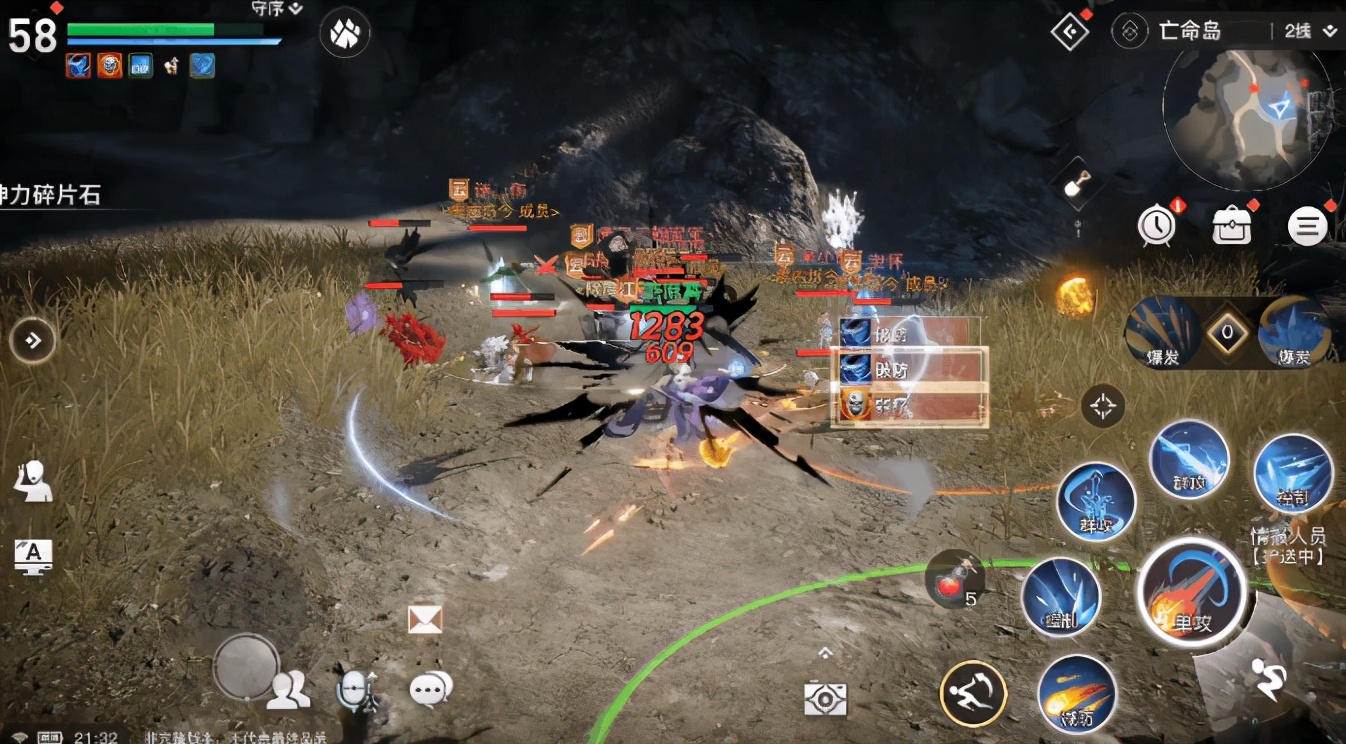Tap the crosshair target lock button
1346x744 pixels.
[1103, 406]
